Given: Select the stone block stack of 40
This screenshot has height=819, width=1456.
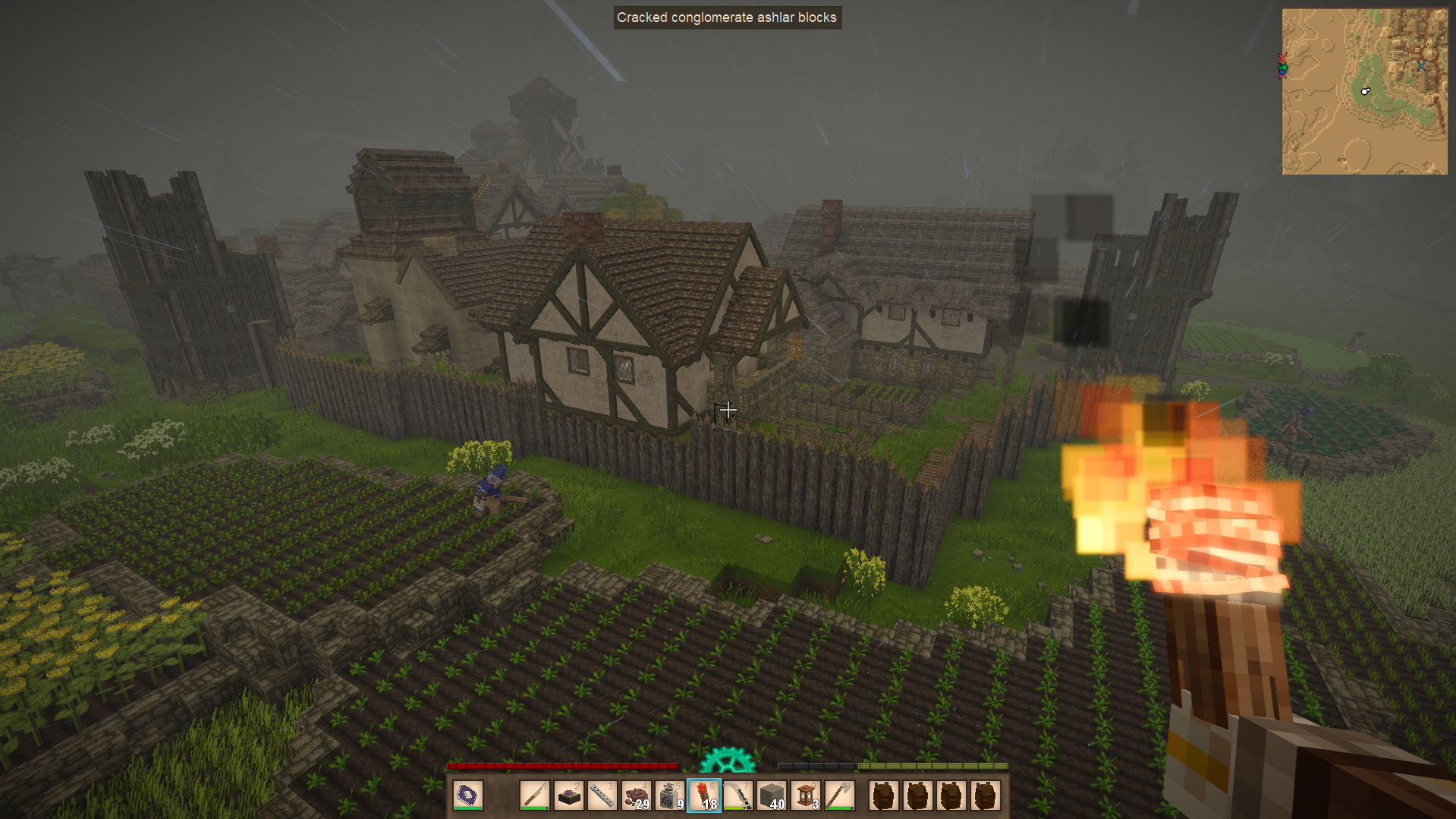Looking at the screenshot, I should (x=772, y=795).
